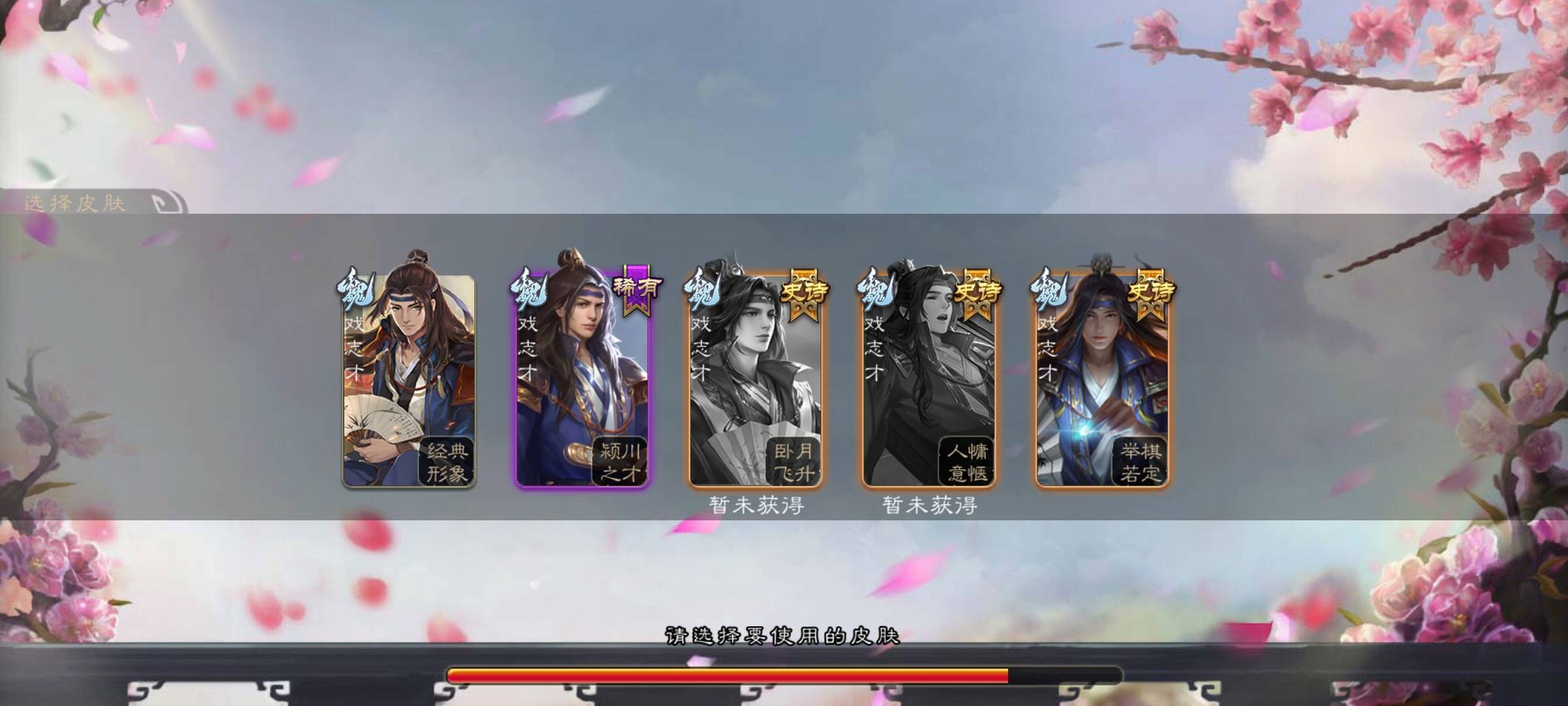The image size is (1568, 706).
Task: Choose the rare 颍川之才 skin card
Action: coord(582,379)
